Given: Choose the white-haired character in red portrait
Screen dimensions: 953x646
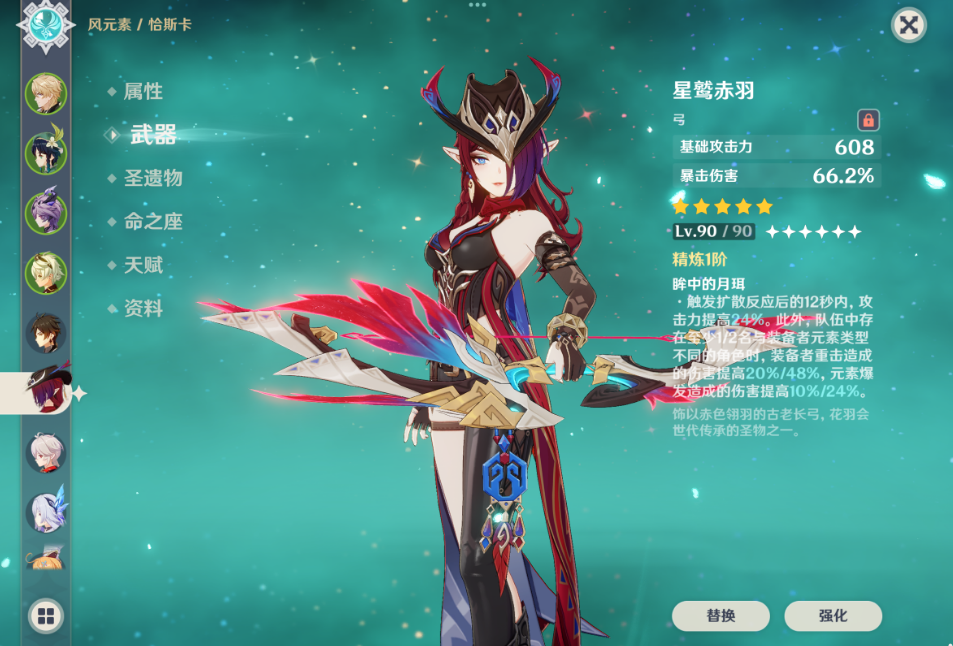Looking at the screenshot, I should click(x=46, y=453).
